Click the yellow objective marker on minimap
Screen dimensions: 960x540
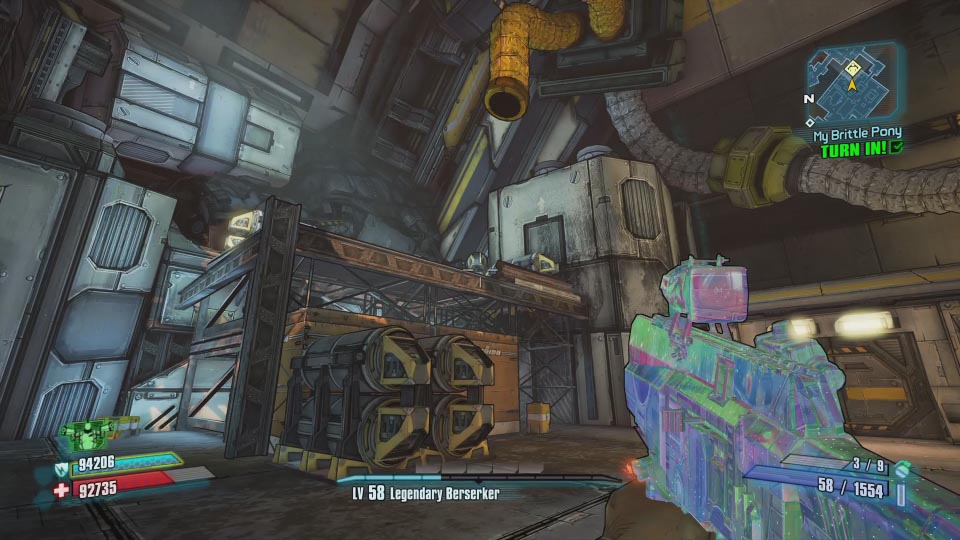pyautogui.click(x=851, y=69)
